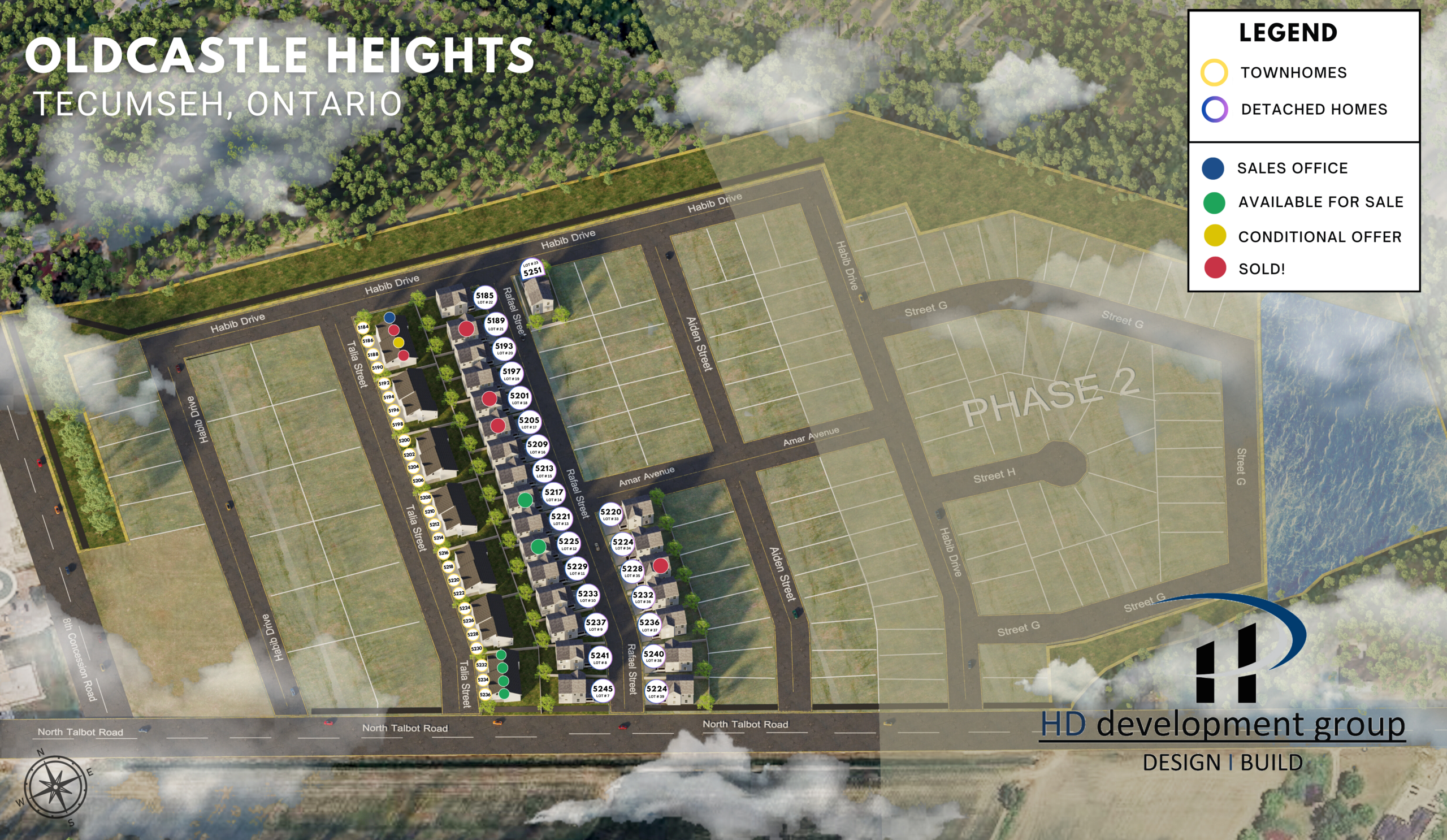The width and height of the screenshot is (1447, 840).
Task: Select the Townhomes legend entry
Action: pyautogui.click(x=1293, y=73)
